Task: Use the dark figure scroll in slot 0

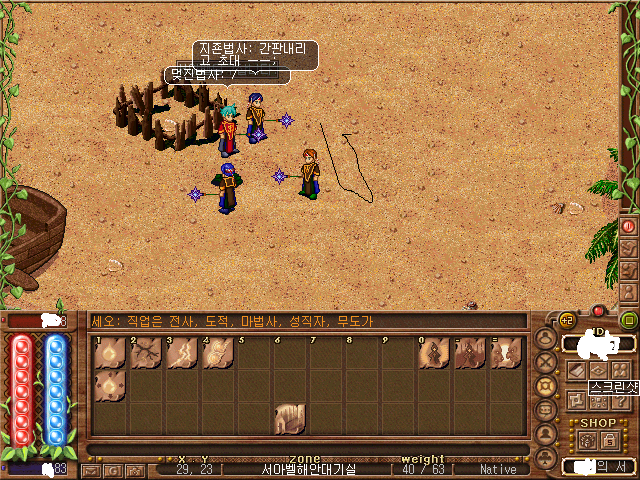Action: (435, 353)
